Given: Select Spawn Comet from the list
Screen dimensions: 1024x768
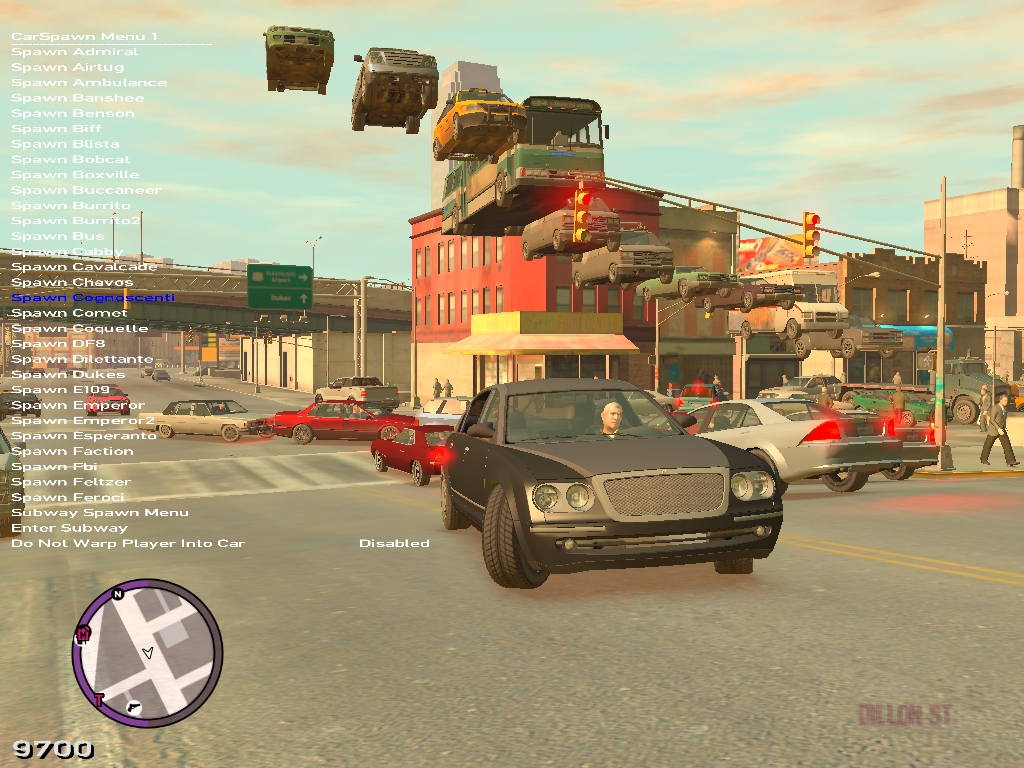Looking at the screenshot, I should (69, 313).
